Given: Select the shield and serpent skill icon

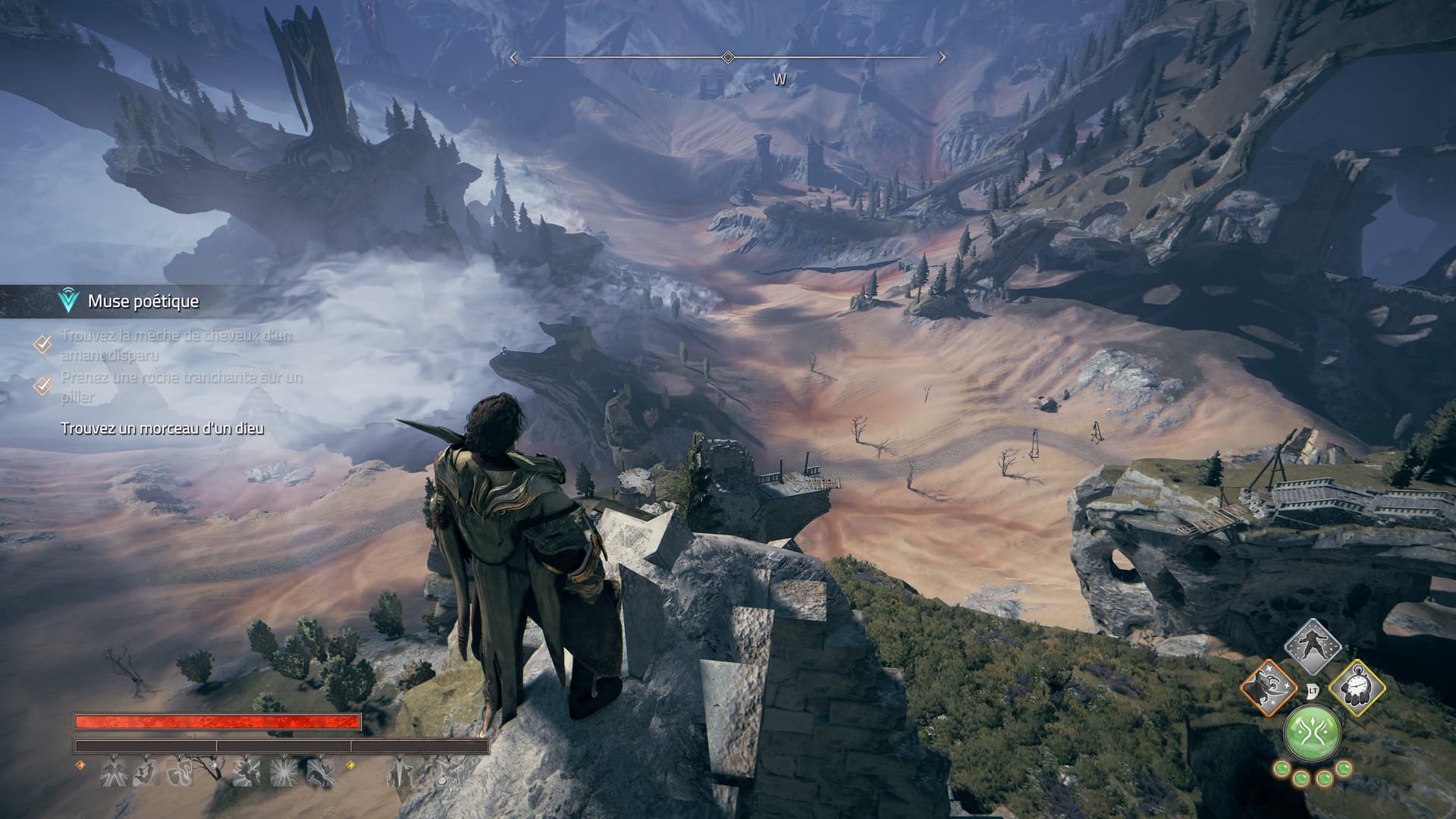Looking at the screenshot, I should click(180, 773).
